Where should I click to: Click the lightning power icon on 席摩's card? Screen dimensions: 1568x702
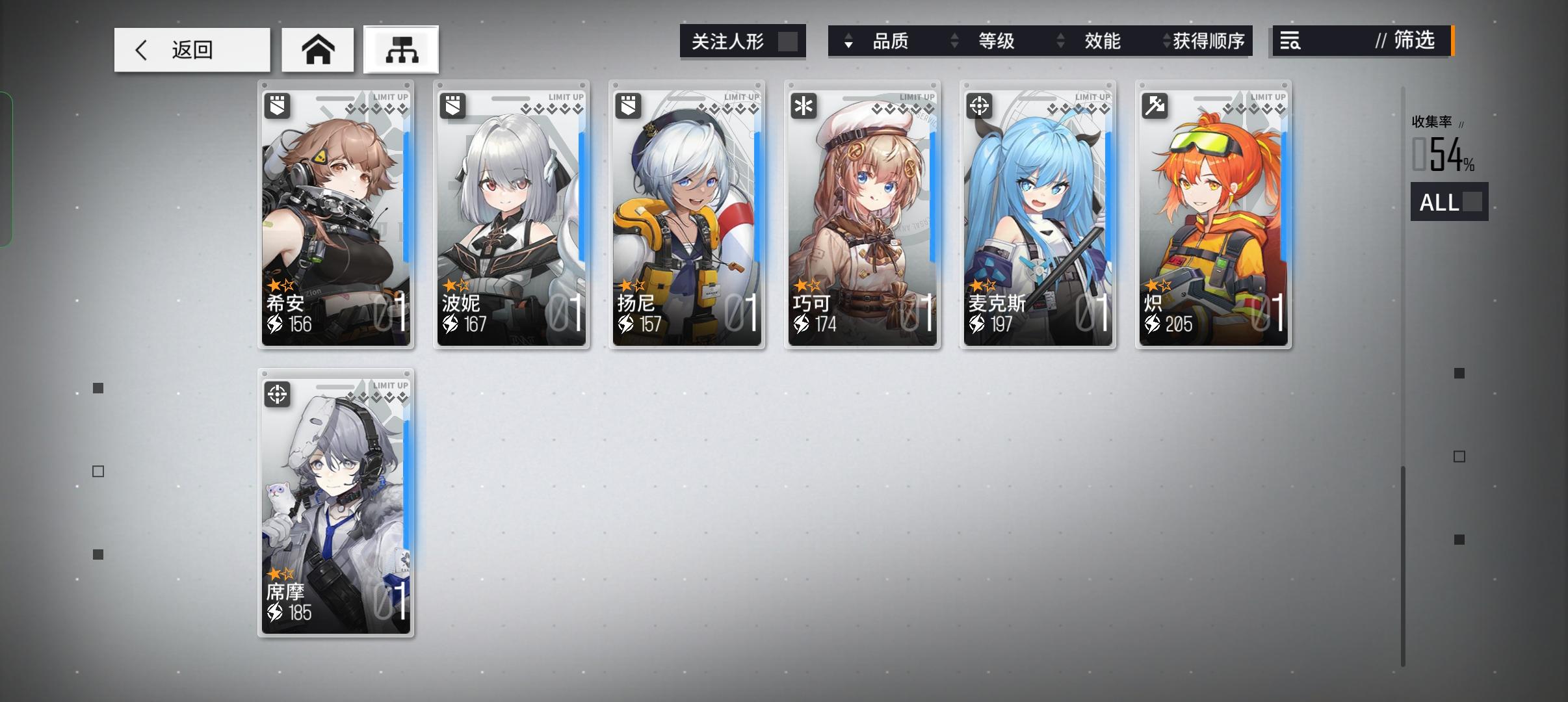click(274, 612)
